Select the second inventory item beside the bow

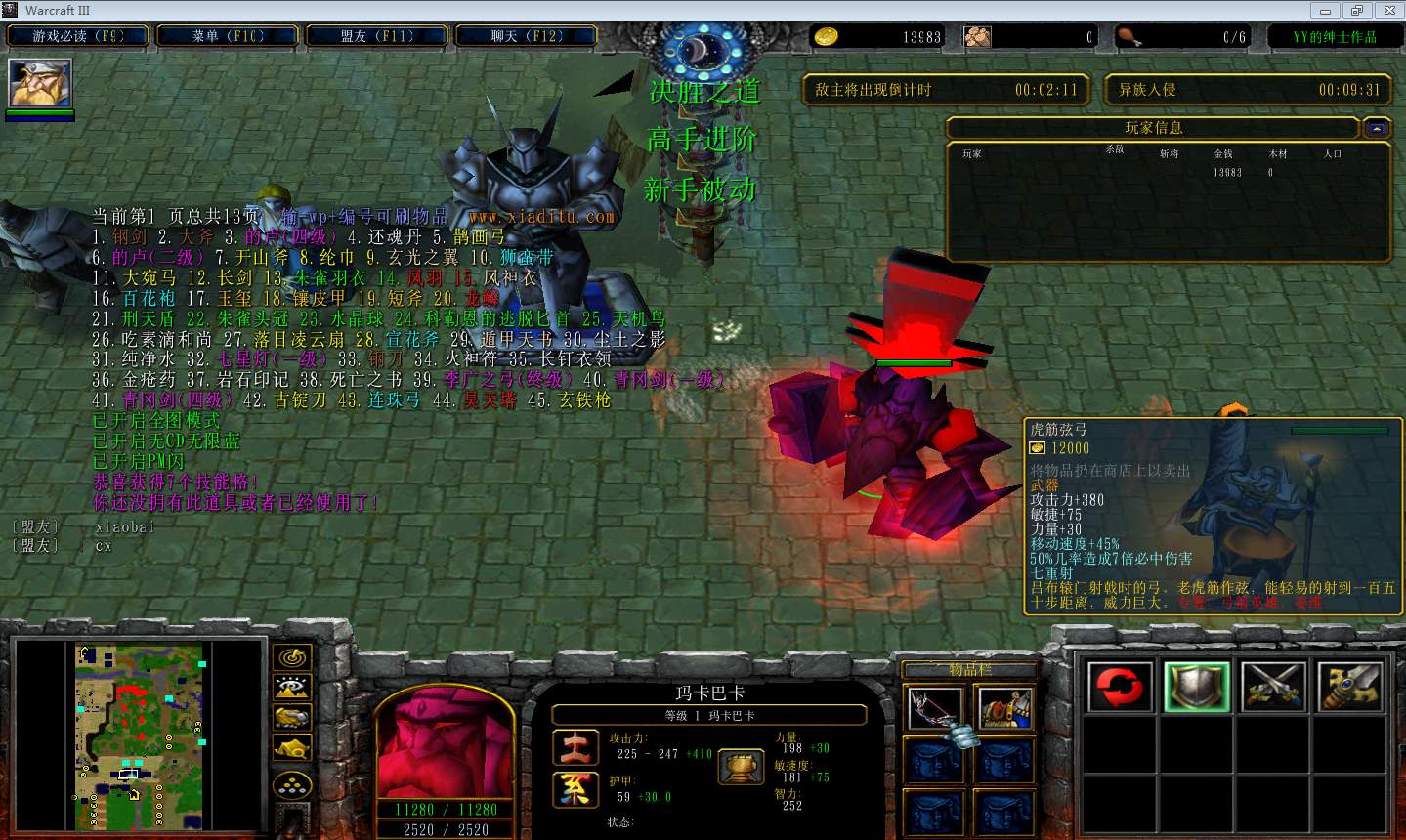click(x=1004, y=707)
